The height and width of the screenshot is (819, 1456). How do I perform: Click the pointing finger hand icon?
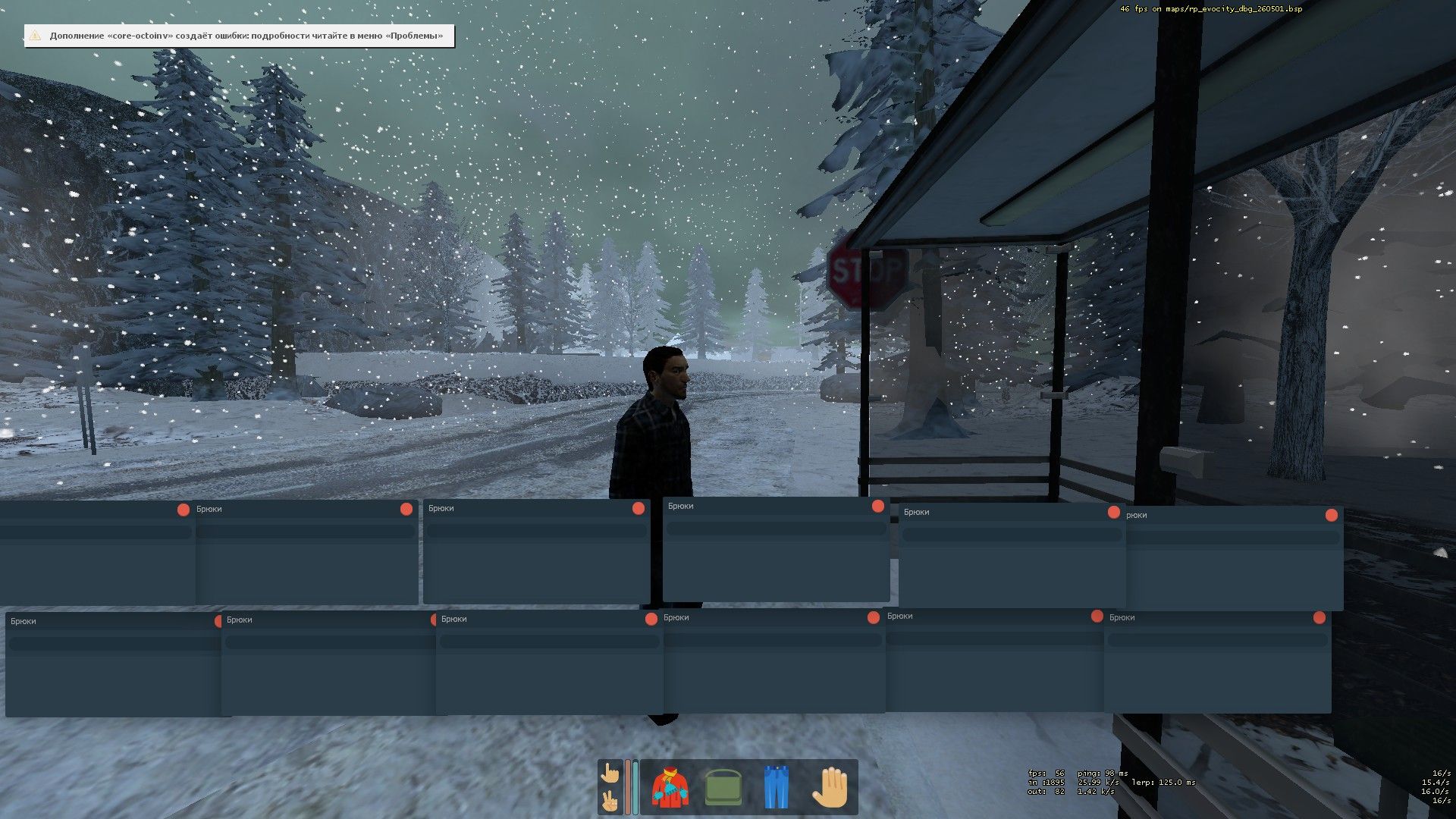pos(610,773)
